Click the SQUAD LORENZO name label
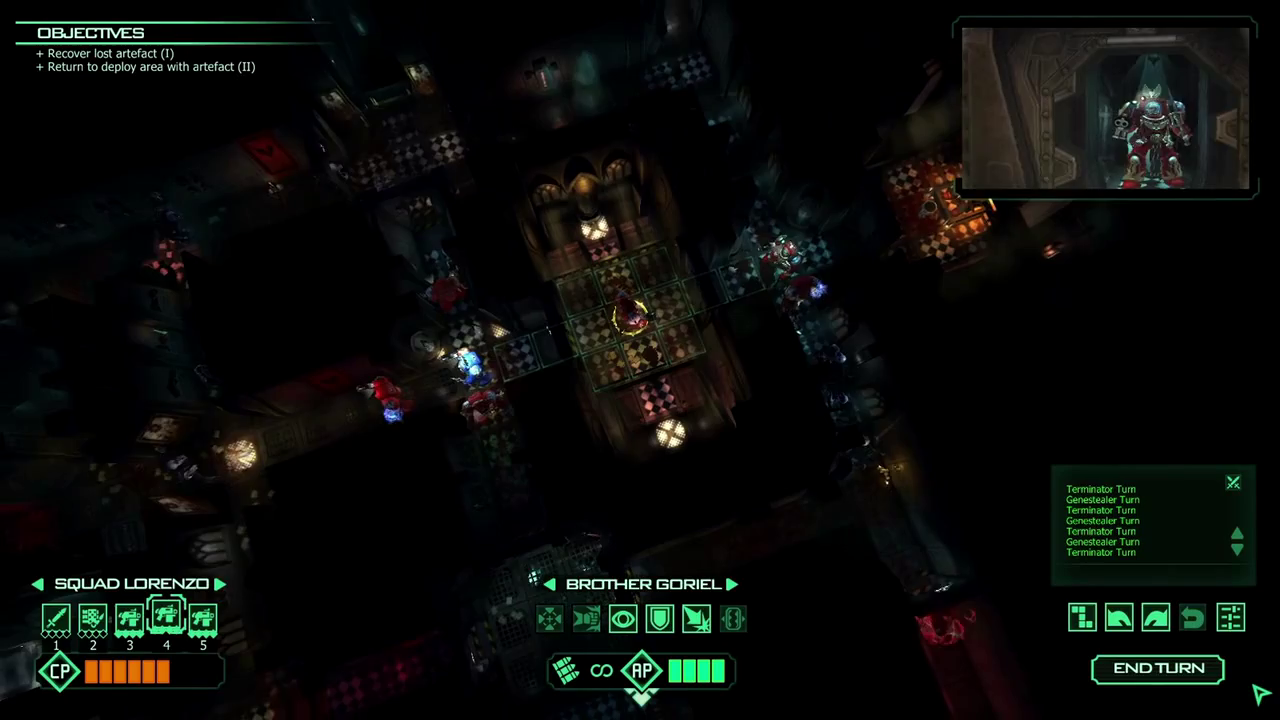This screenshot has height=720, width=1280. click(131, 583)
